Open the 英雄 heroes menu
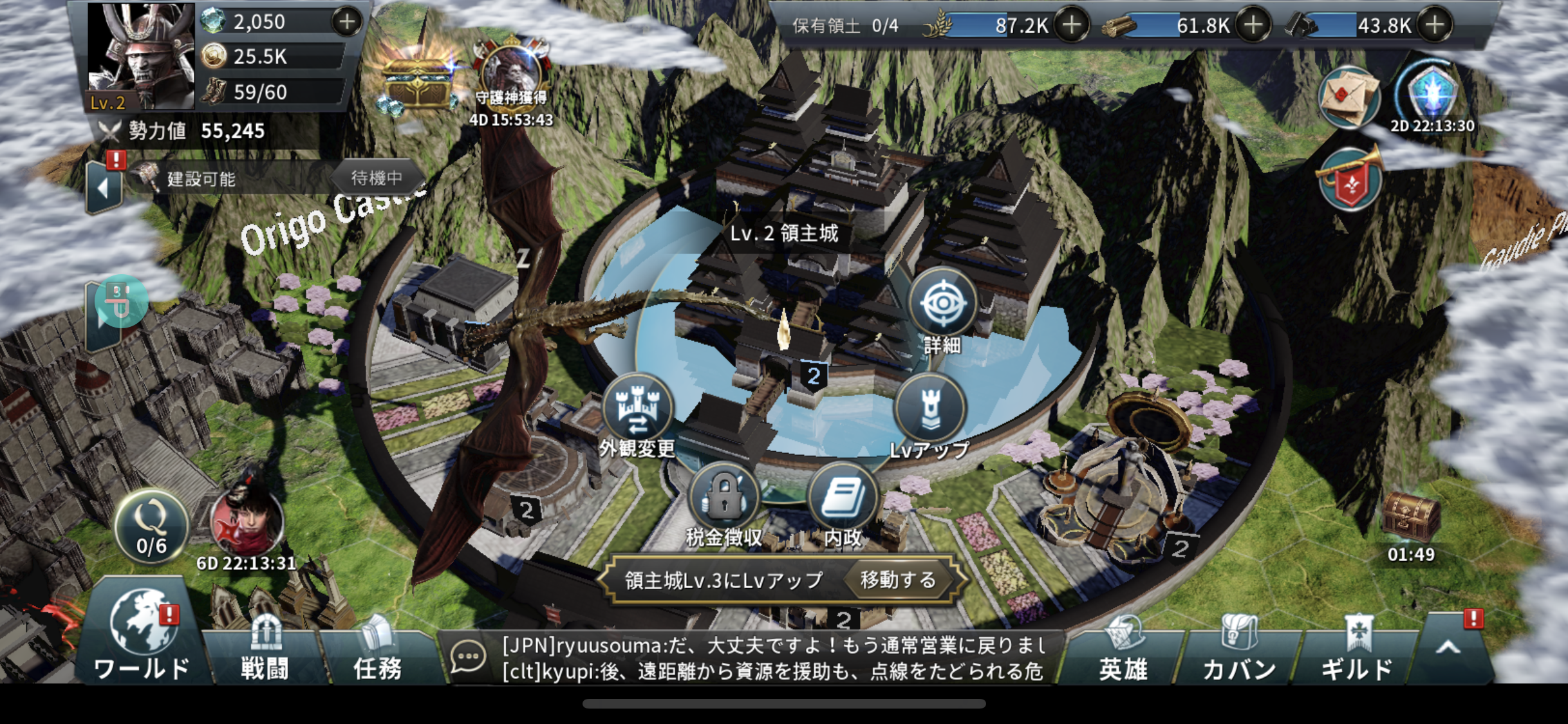 click(1123, 651)
